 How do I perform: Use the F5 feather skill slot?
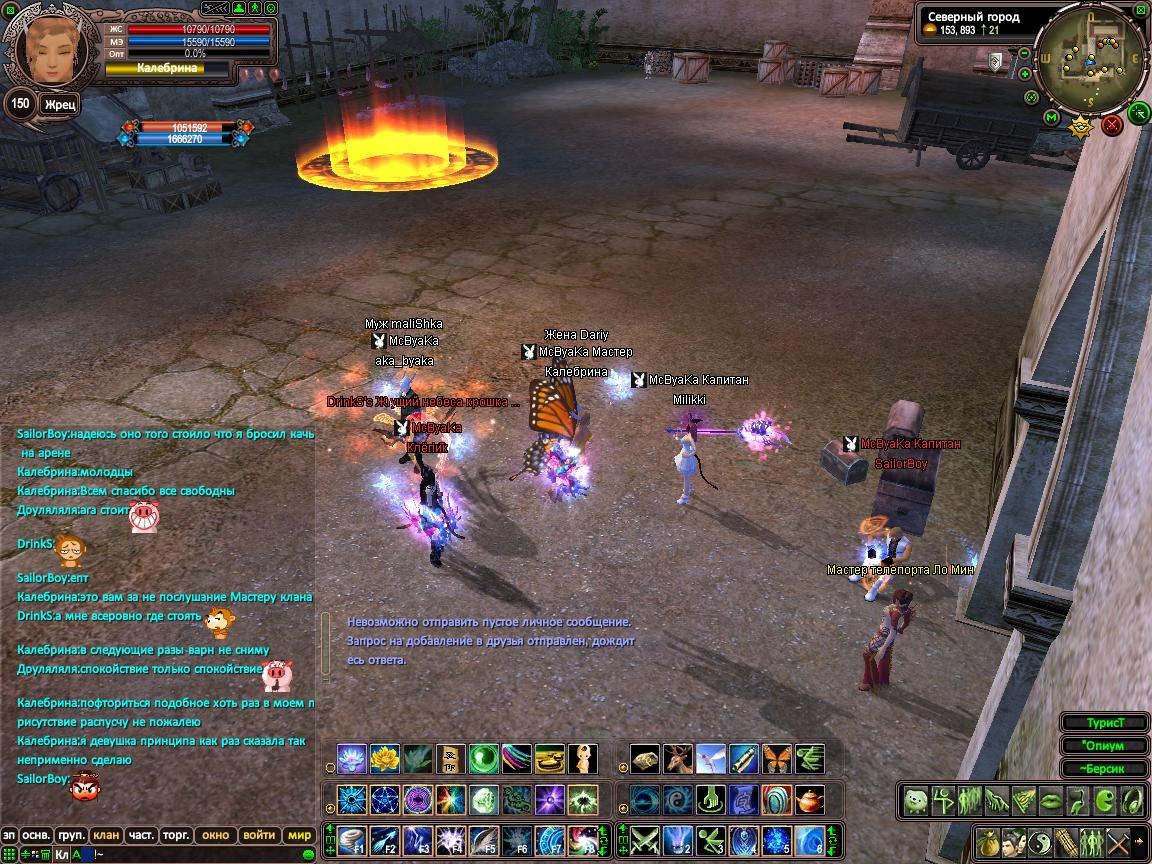484,840
